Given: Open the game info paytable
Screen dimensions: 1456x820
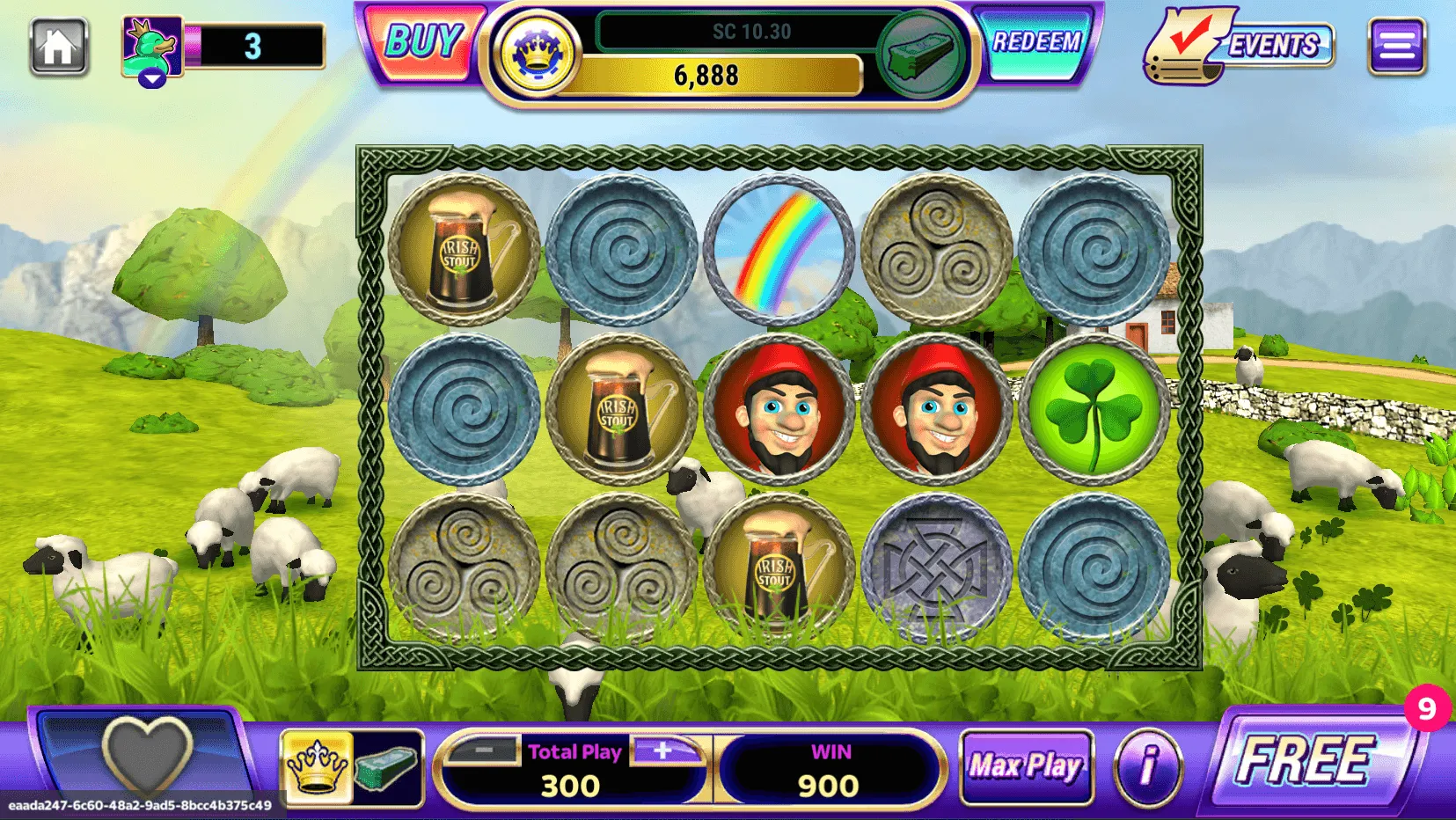Looking at the screenshot, I should tap(1147, 765).
